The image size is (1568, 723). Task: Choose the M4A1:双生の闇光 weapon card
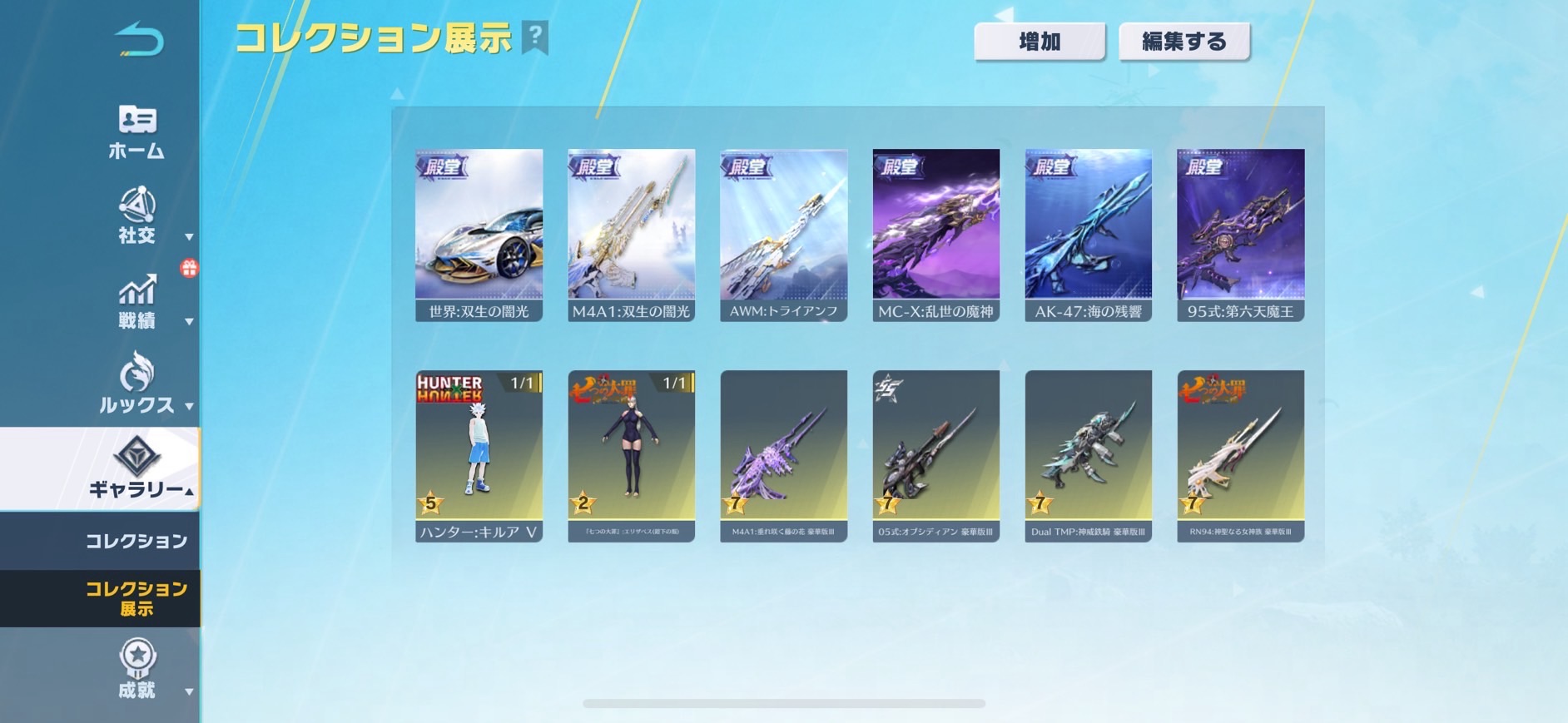[631, 235]
